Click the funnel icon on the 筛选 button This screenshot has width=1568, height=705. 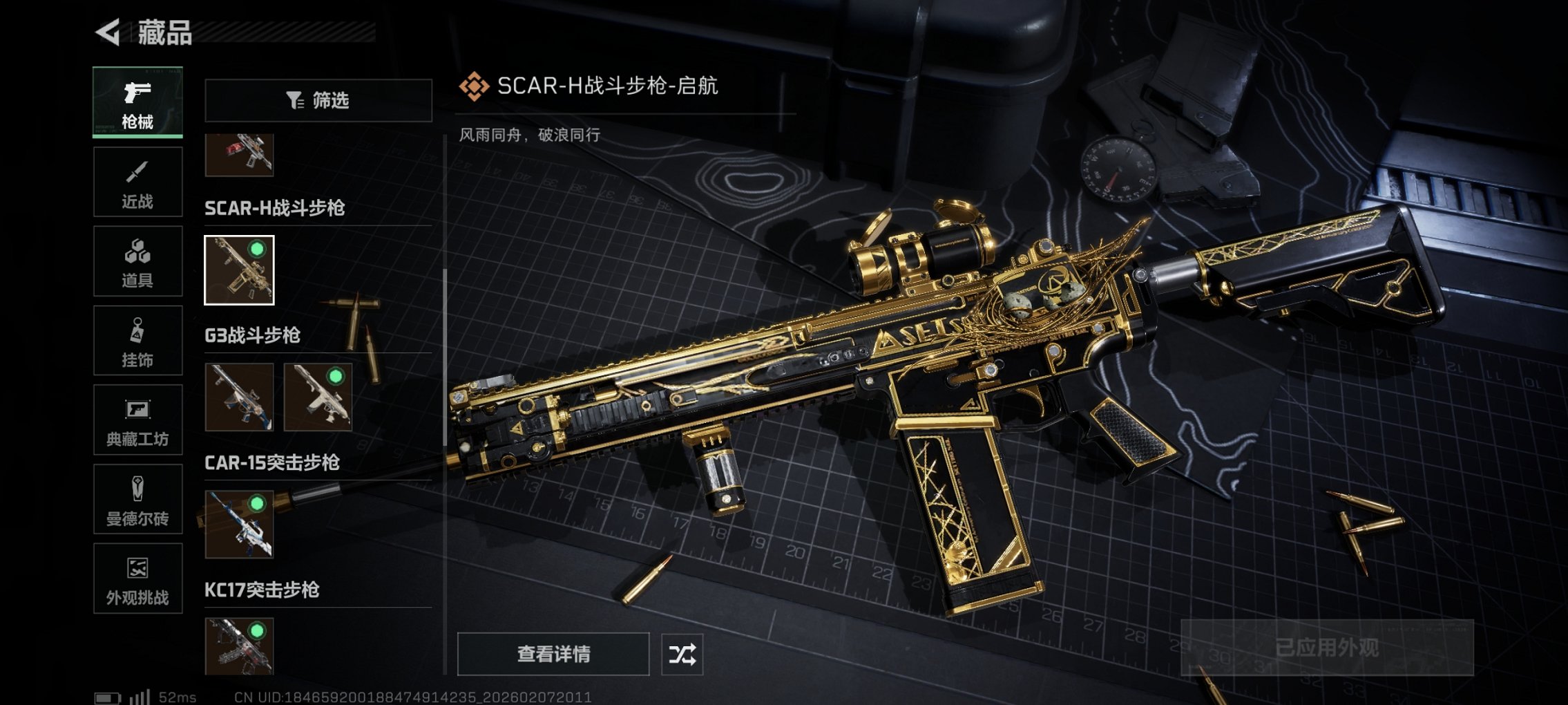coord(296,101)
